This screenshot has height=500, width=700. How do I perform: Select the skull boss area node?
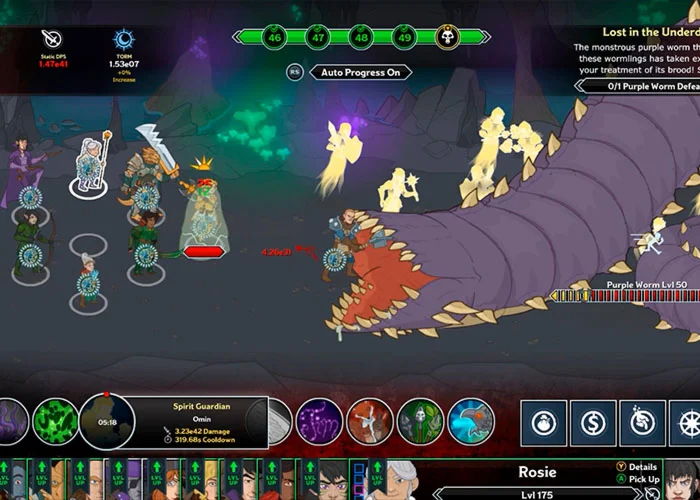coord(448,37)
